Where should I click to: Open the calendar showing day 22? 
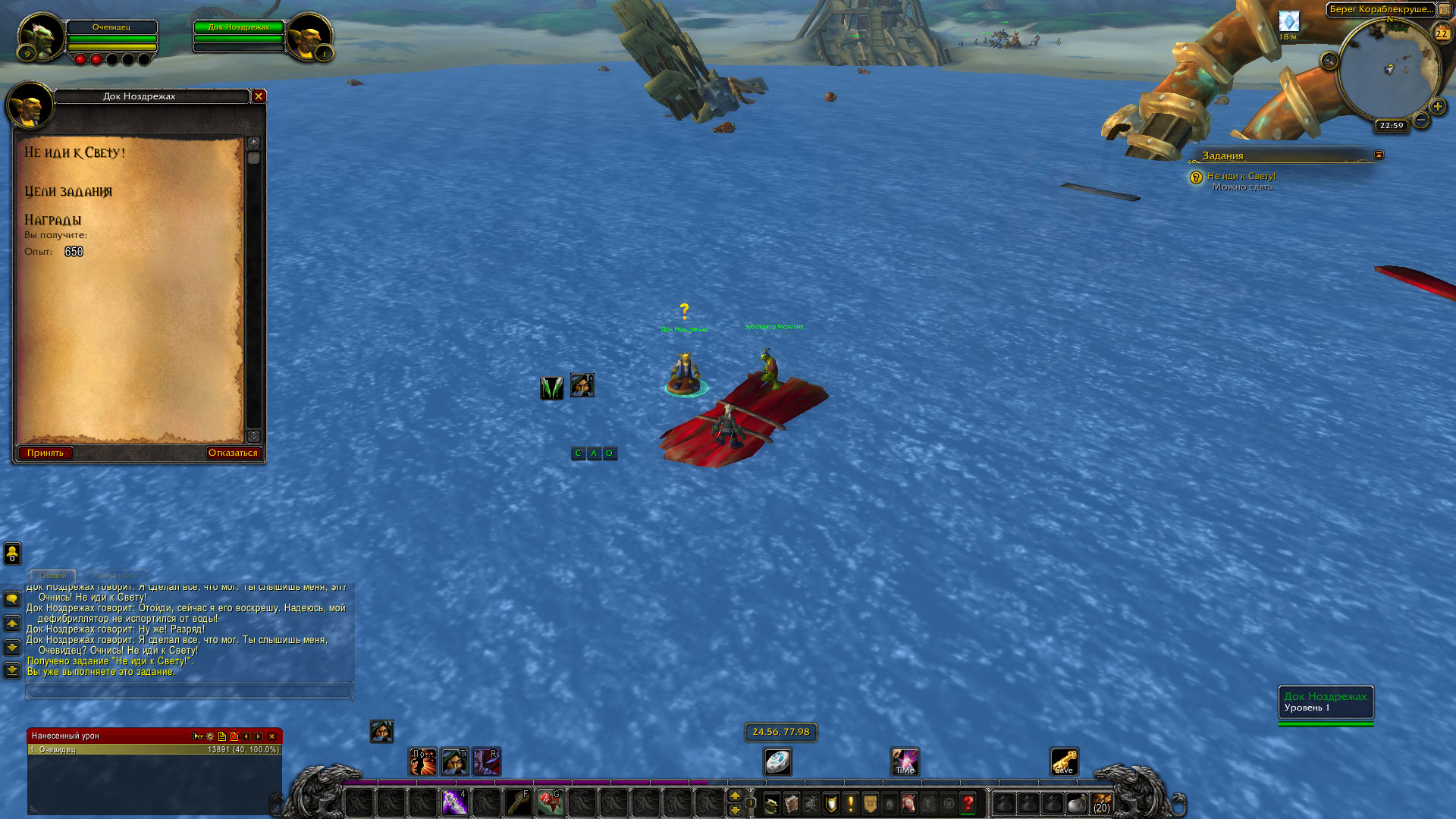point(1441,33)
